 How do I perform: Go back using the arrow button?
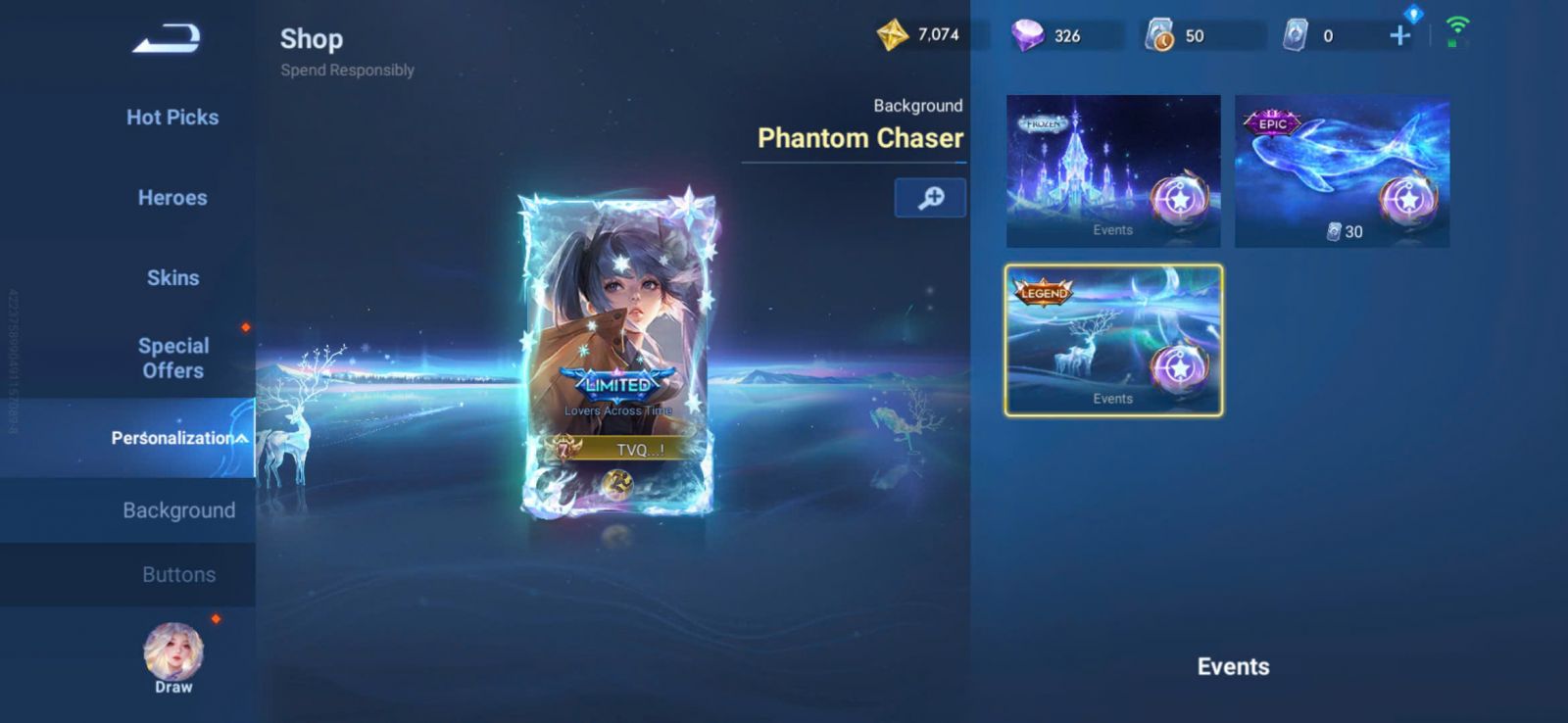(x=167, y=39)
